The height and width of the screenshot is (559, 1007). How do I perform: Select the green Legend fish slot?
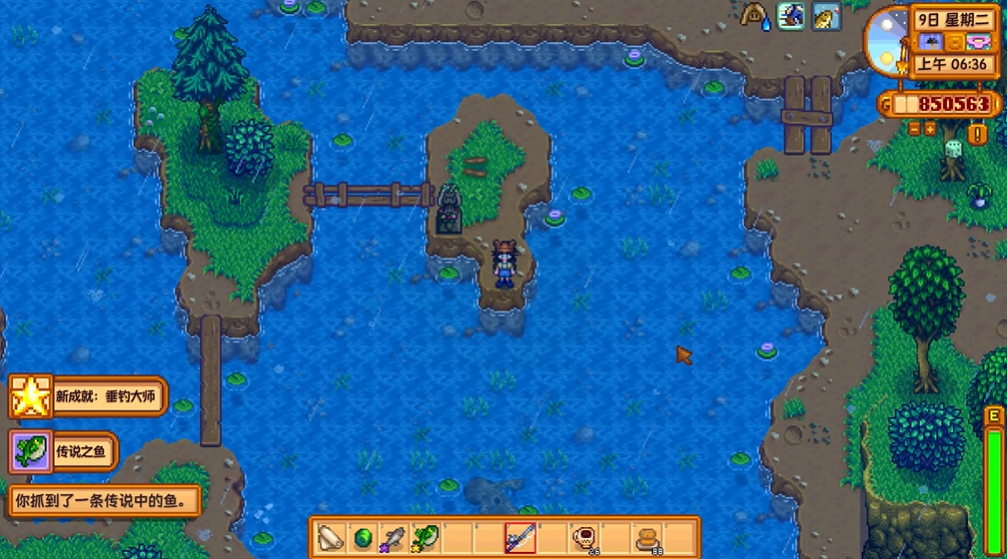coord(424,538)
